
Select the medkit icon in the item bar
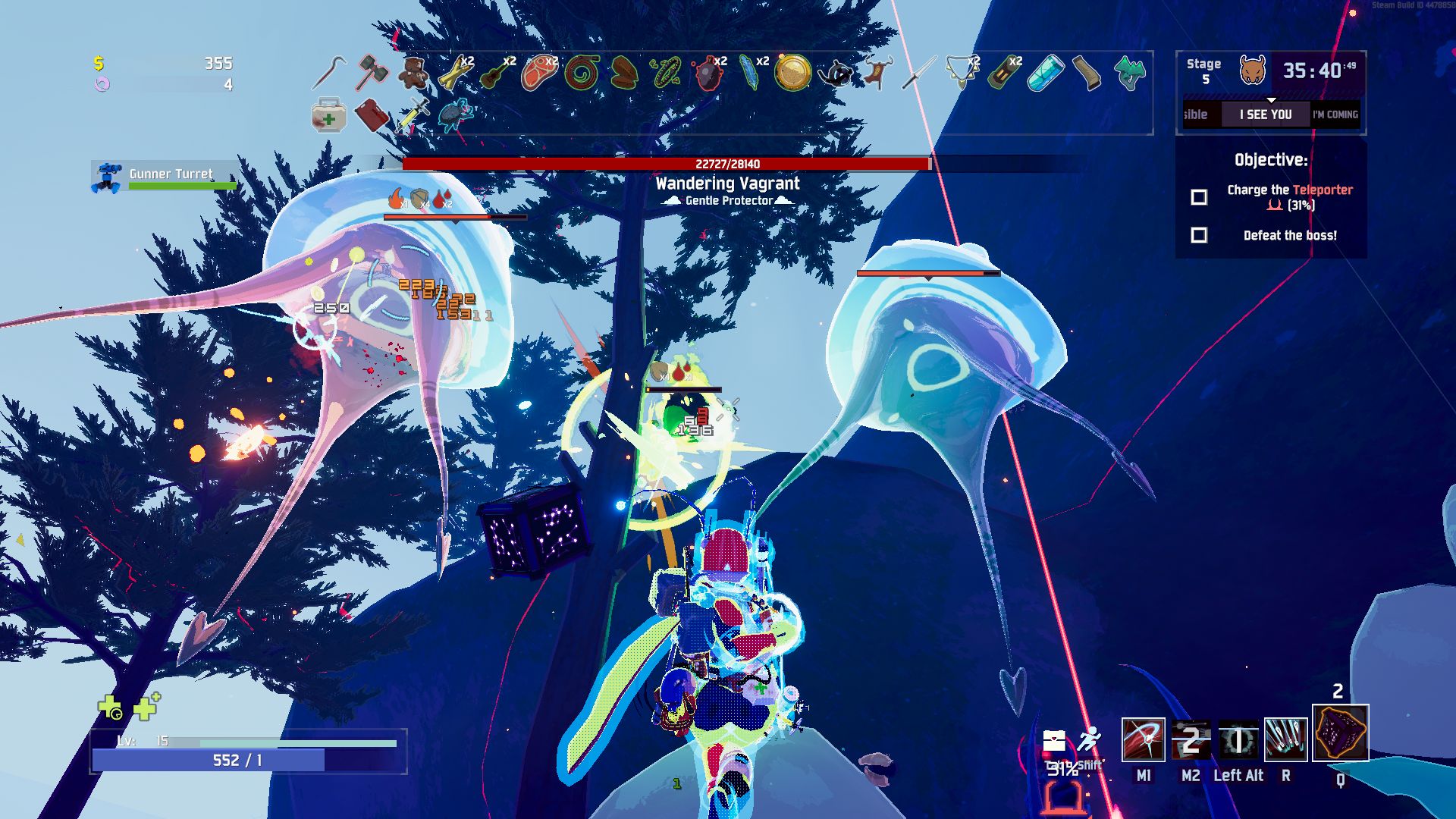(328, 118)
